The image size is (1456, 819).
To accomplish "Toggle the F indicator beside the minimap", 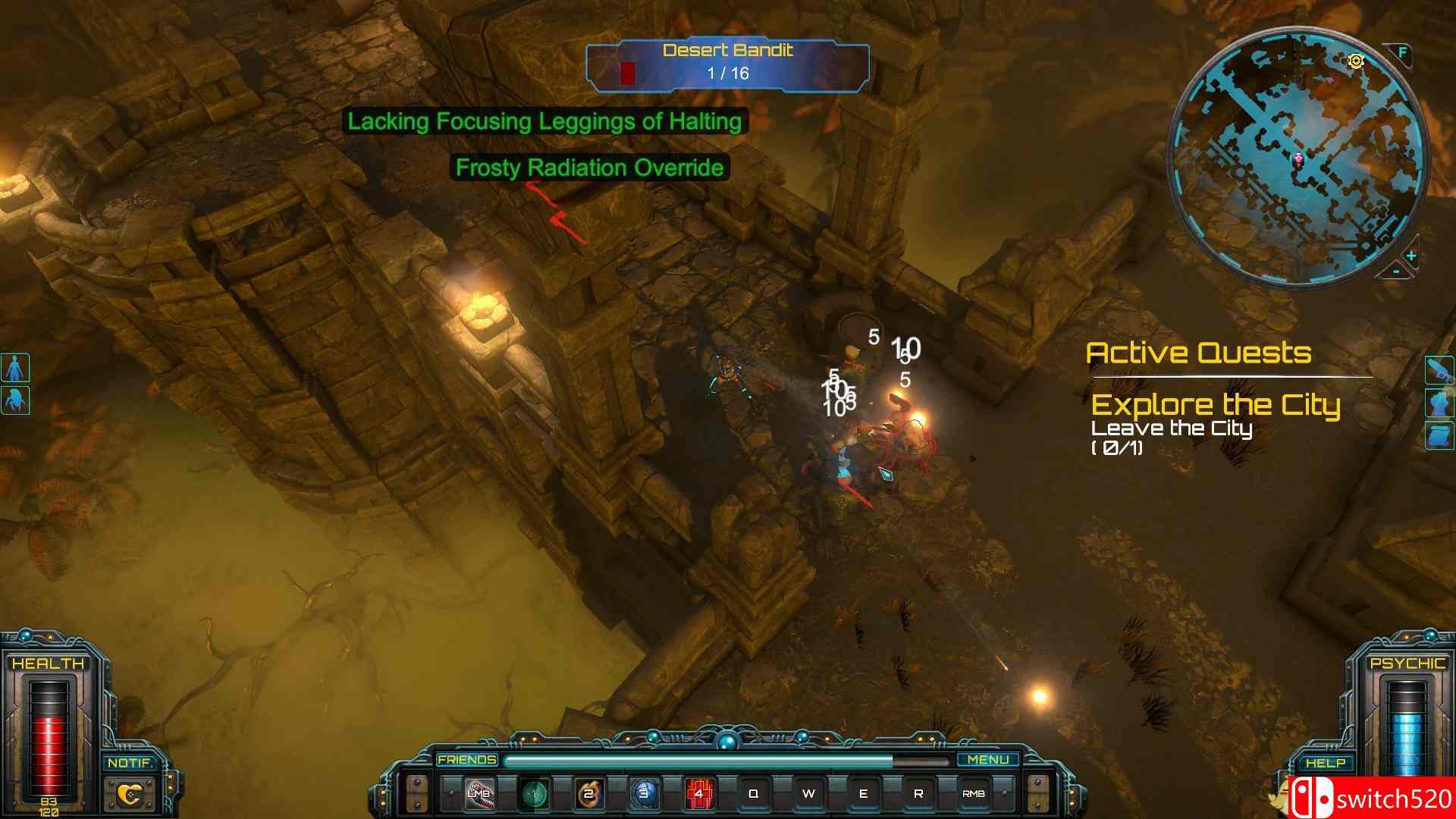I will coord(1401,53).
